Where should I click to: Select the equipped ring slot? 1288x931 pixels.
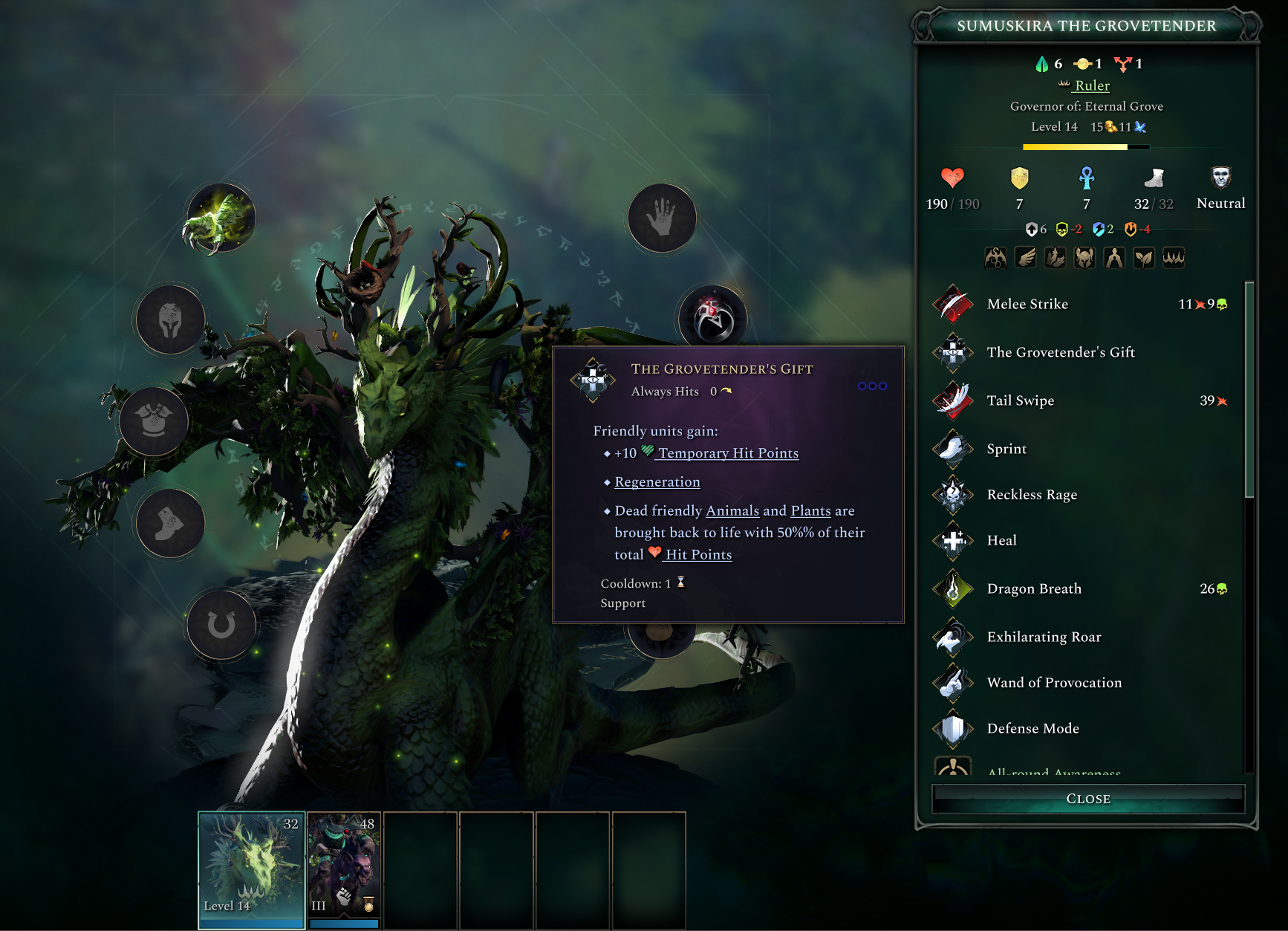(x=713, y=319)
